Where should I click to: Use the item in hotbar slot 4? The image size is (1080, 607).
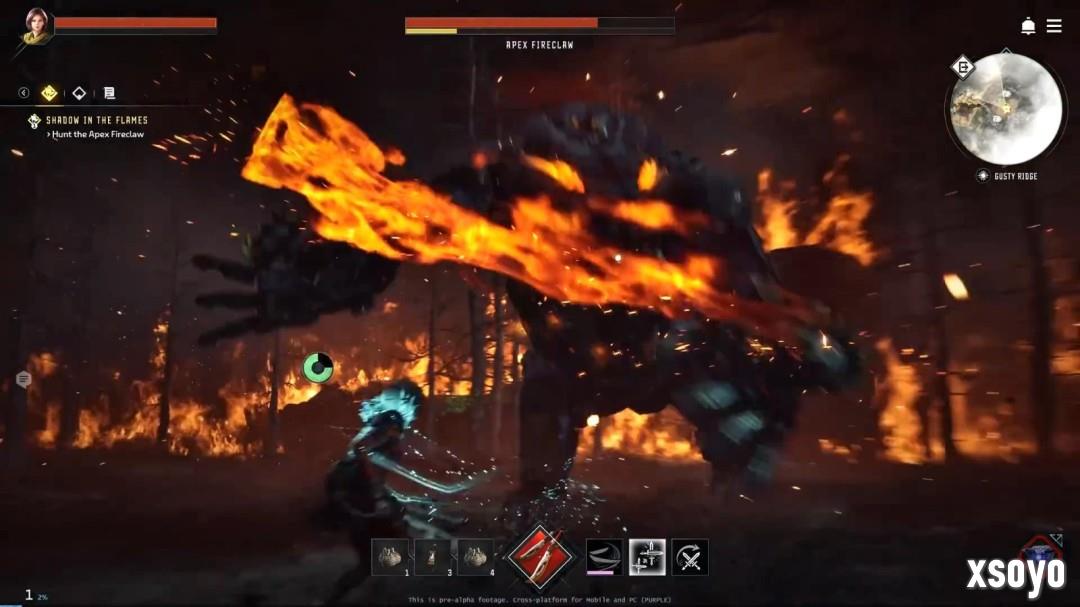[475, 557]
